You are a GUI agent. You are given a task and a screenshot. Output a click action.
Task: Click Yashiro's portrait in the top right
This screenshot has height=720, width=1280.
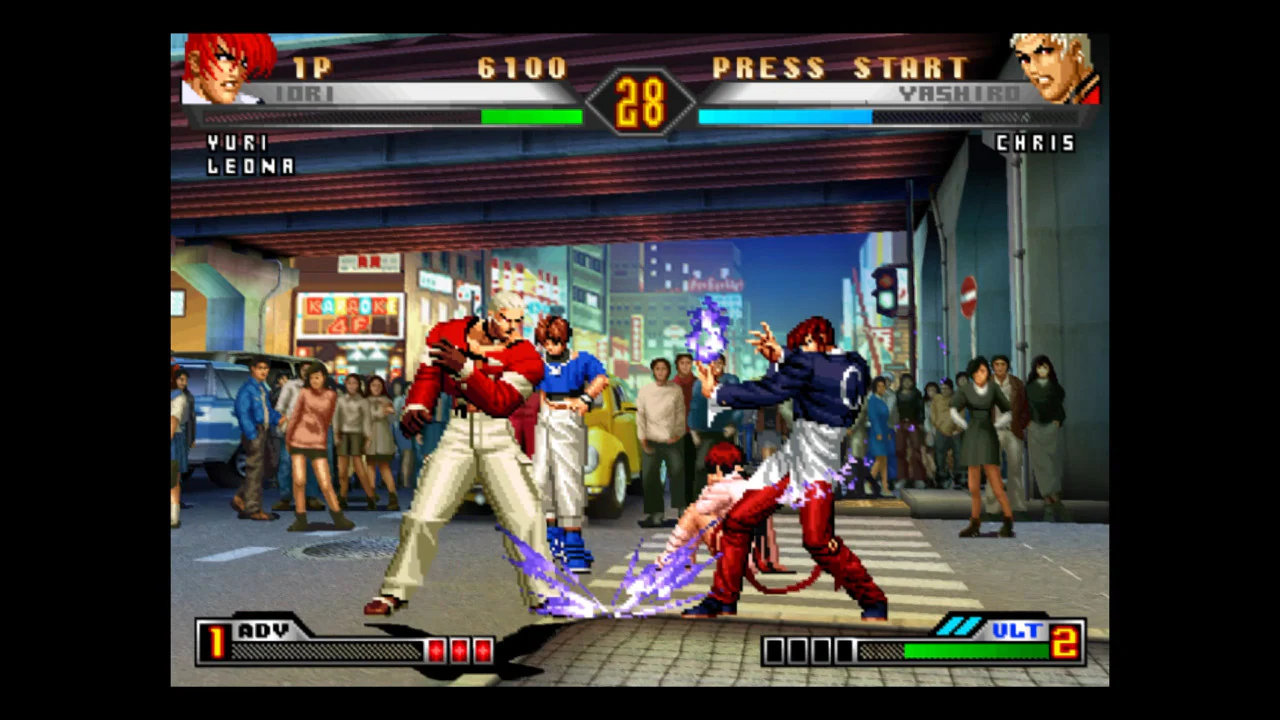coord(1052,70)
